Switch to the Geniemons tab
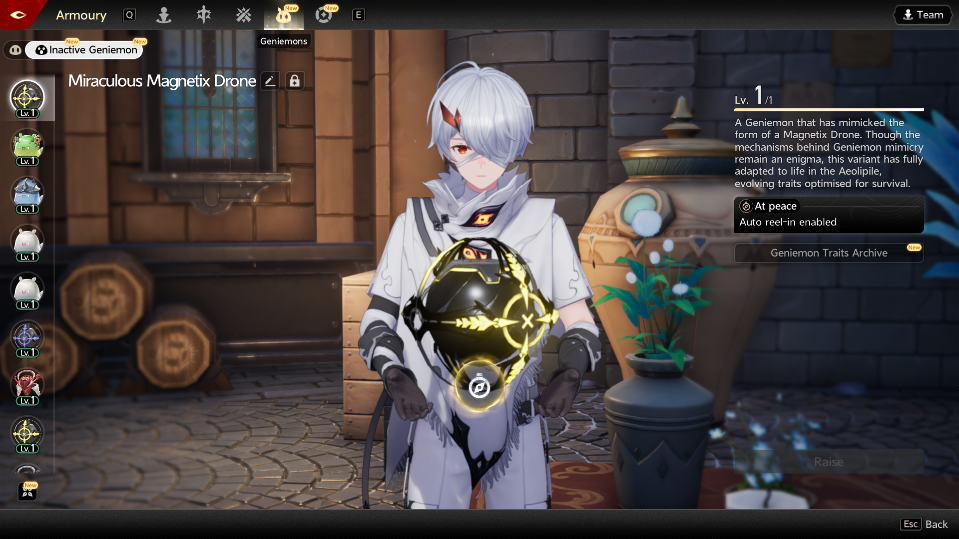Screen dimensions: 959x539 coord(283,15)
